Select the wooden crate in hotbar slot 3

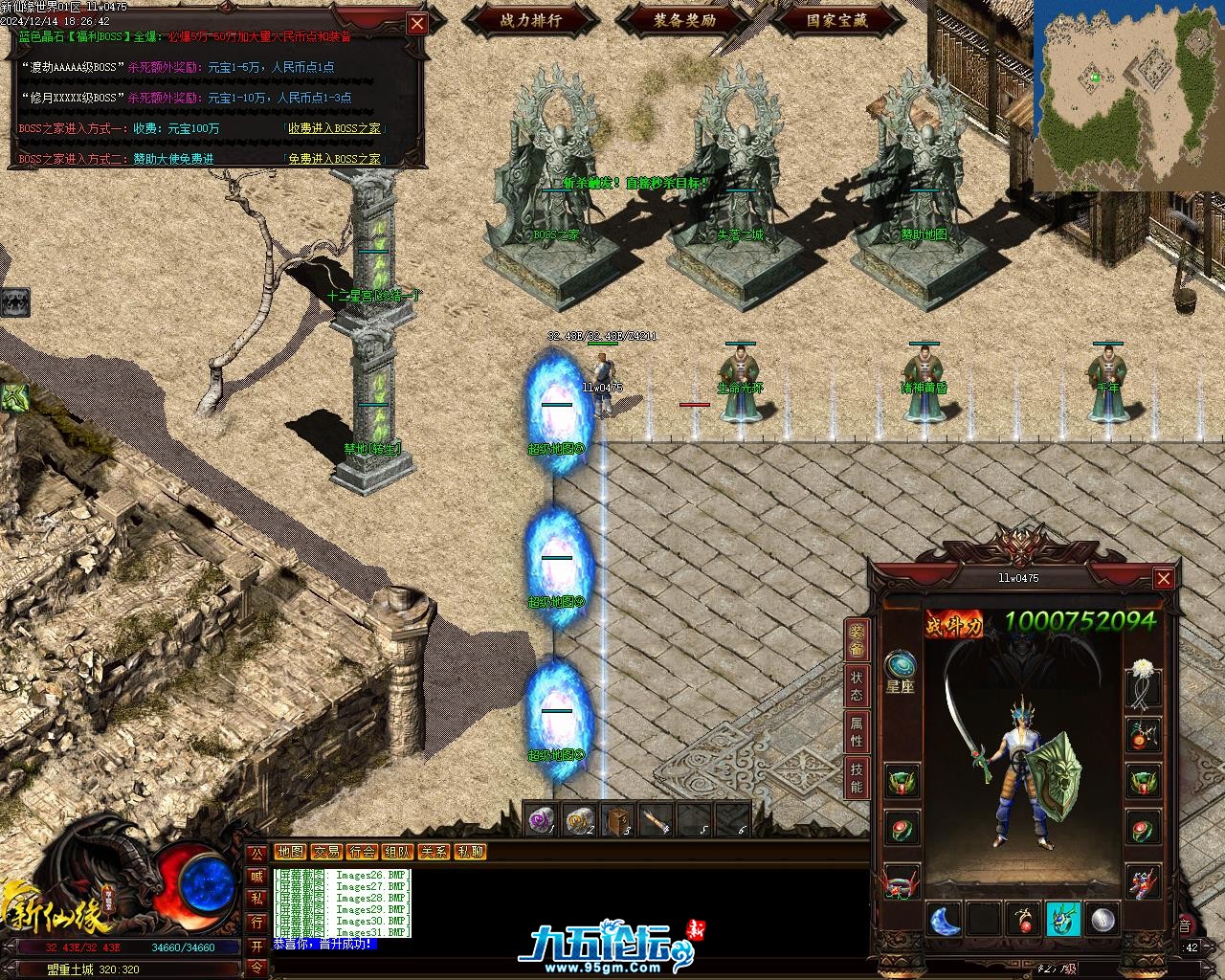(618, 820)
